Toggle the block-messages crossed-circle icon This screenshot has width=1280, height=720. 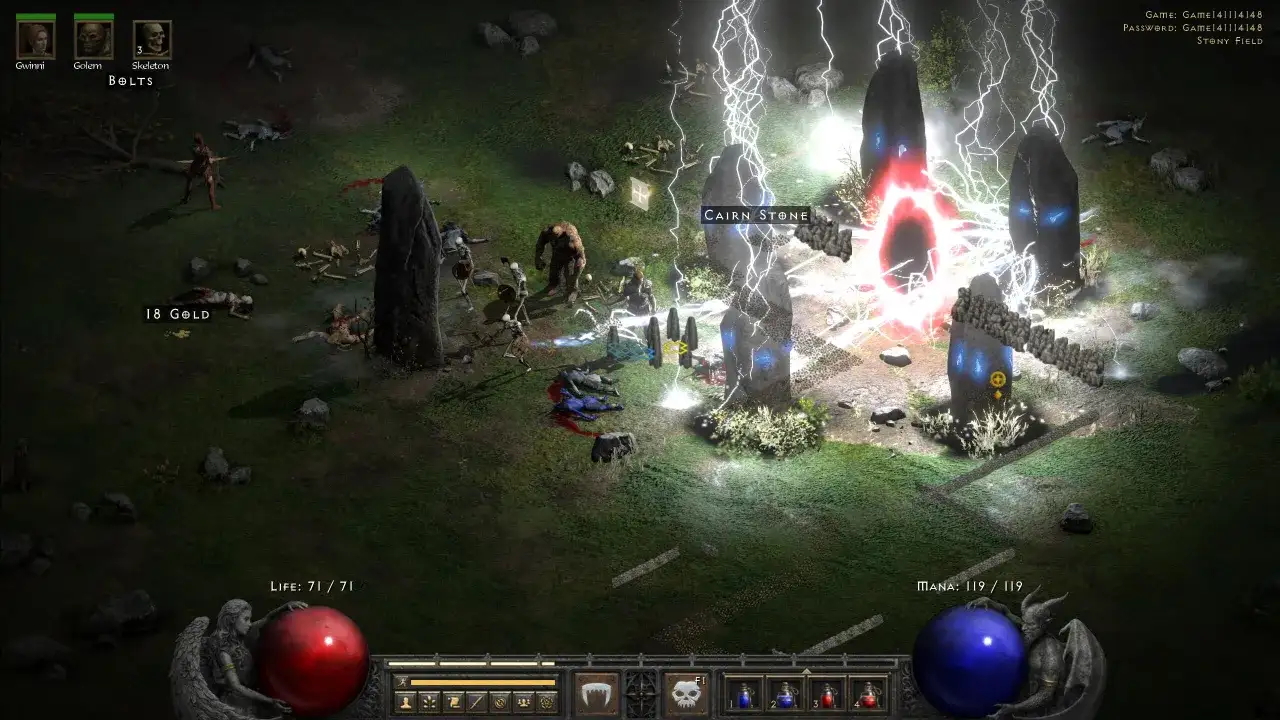[x=498, y=703]
